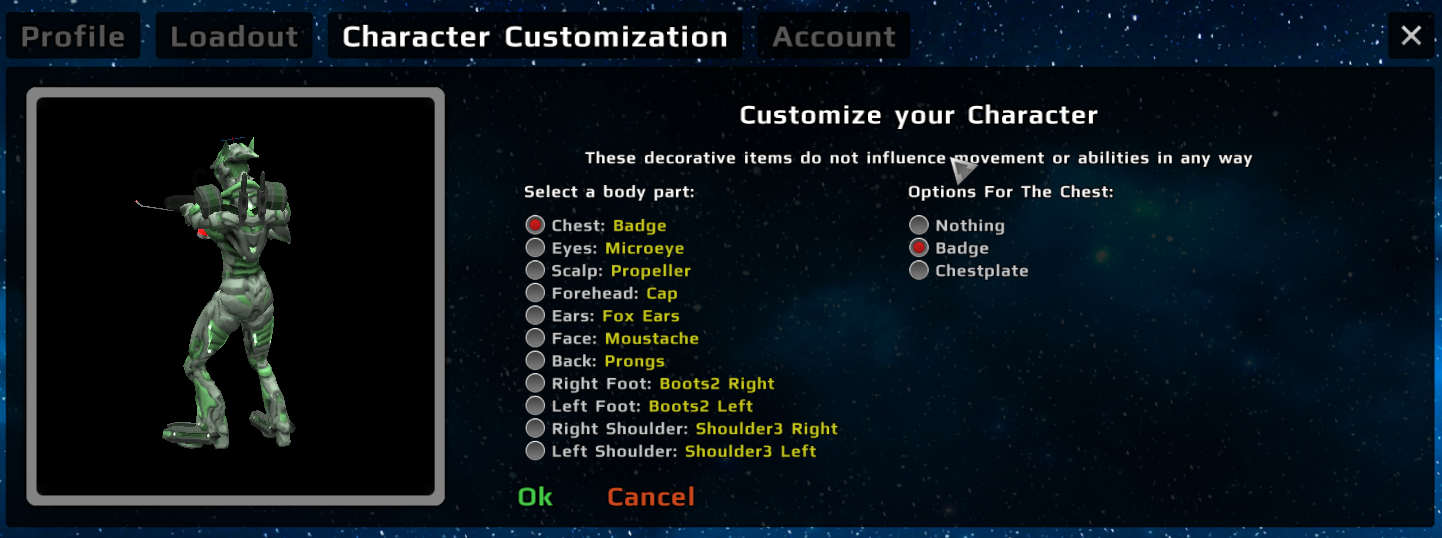Choose the Face body part
The image size is (1442, 538).
click(536, 339)
